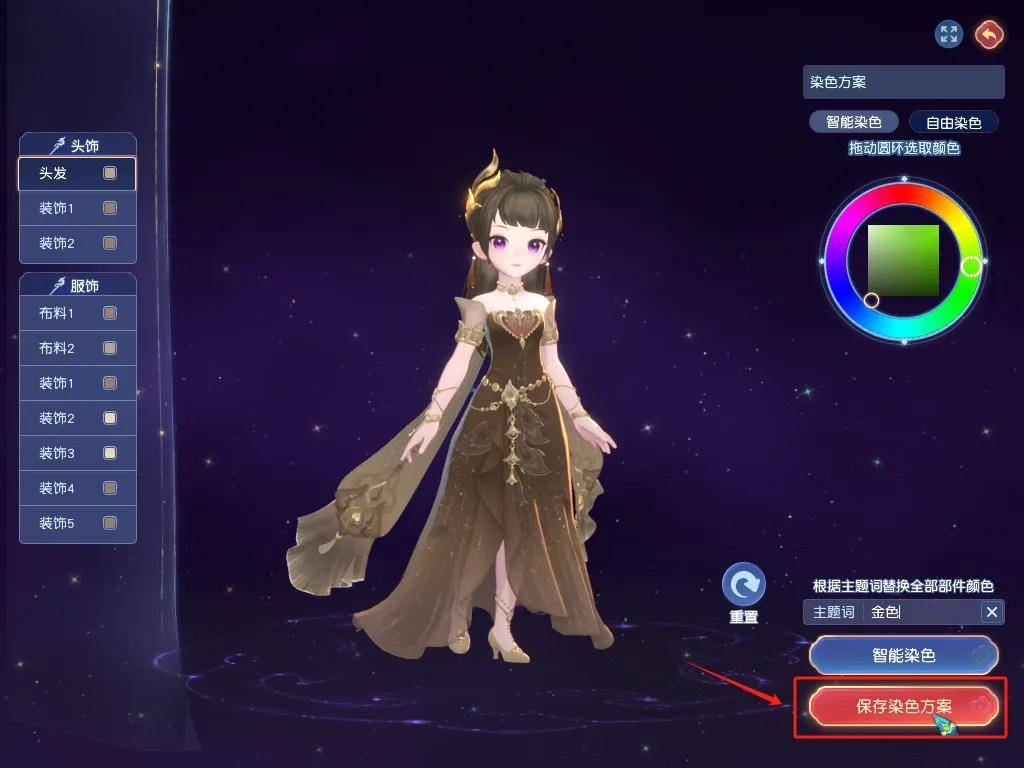The width and height of the screenshot is (1024, 768).
Task: Select the 头发 hair row
Action: click(77, 174)
